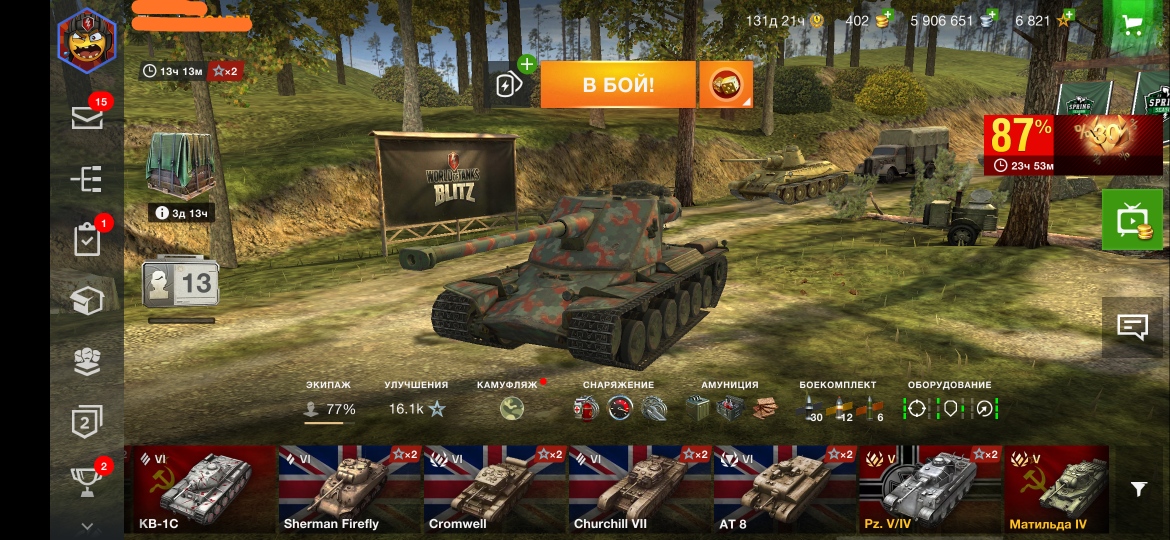The height and width of the screenshot is (540, 1170).
Task: Choose the Матильда IV tank card
Action: (x=1056, y=489)
